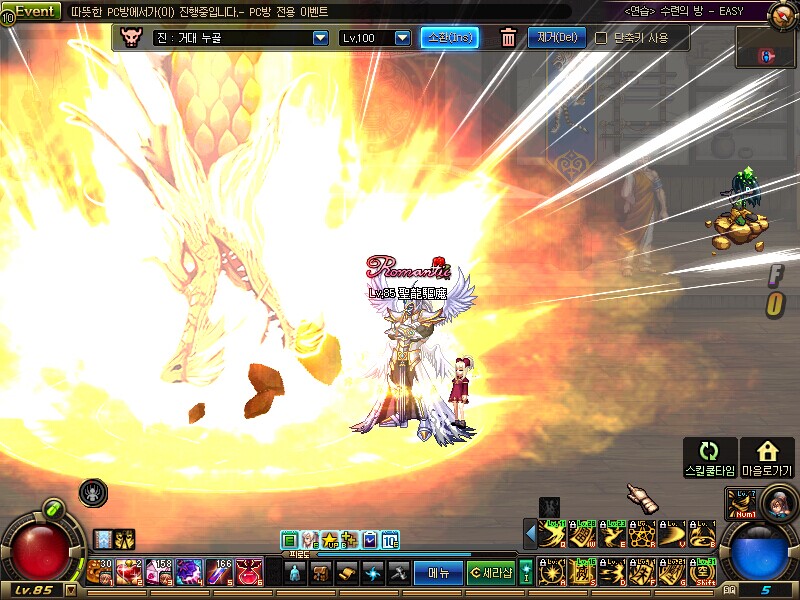
Task: Use the red potion in slot 6
Action: point(249,571)
